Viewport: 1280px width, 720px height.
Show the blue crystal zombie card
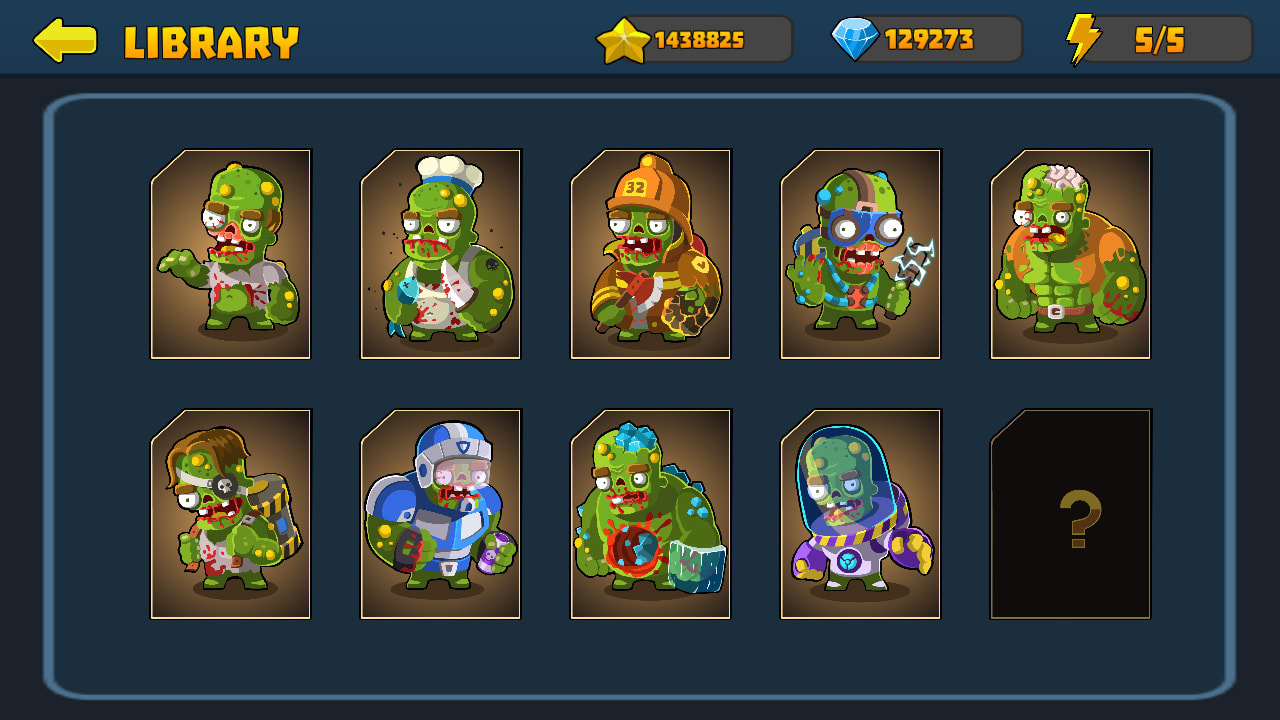click(651, 514)
